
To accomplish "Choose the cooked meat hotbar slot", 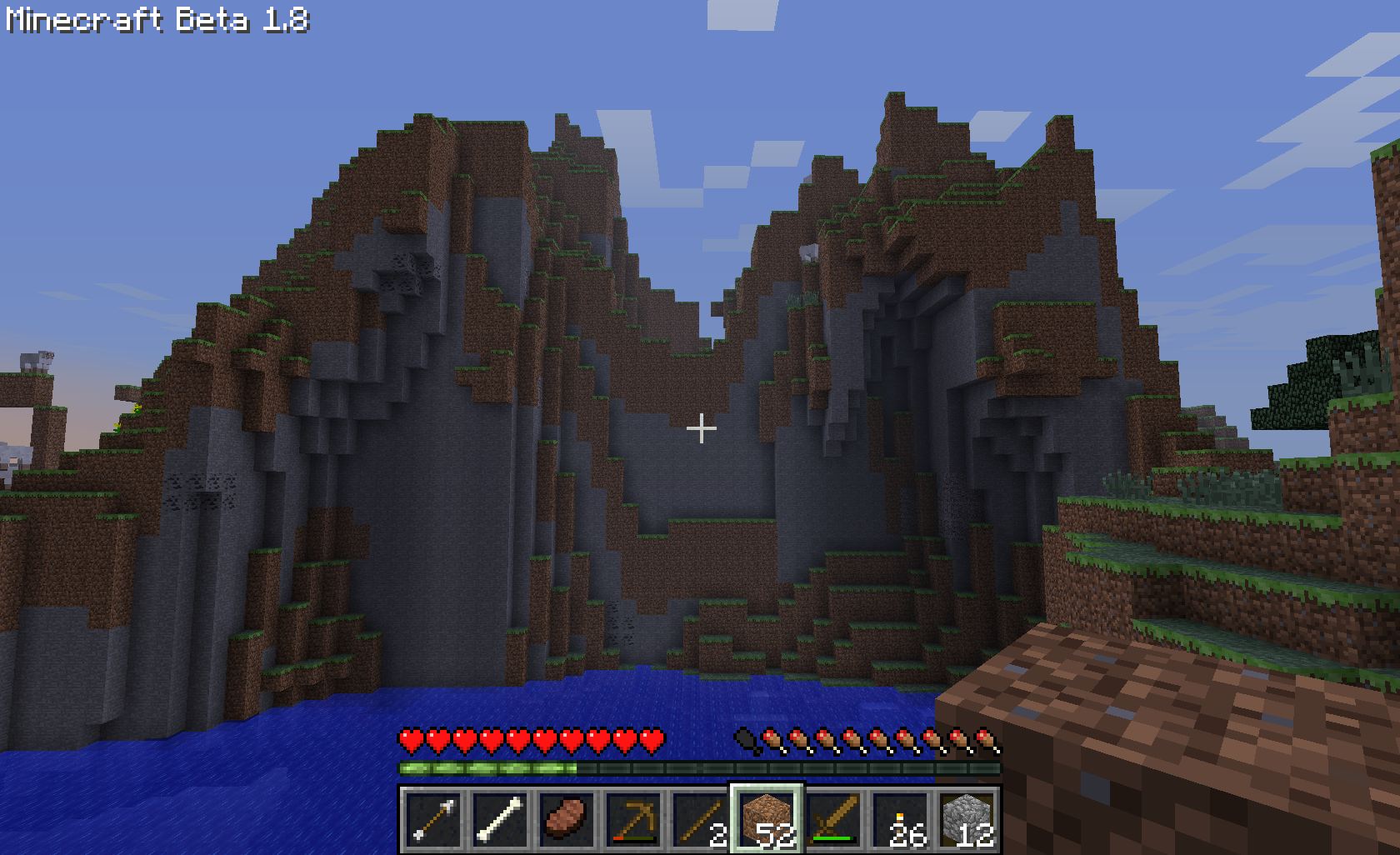I will click(567, 819).
